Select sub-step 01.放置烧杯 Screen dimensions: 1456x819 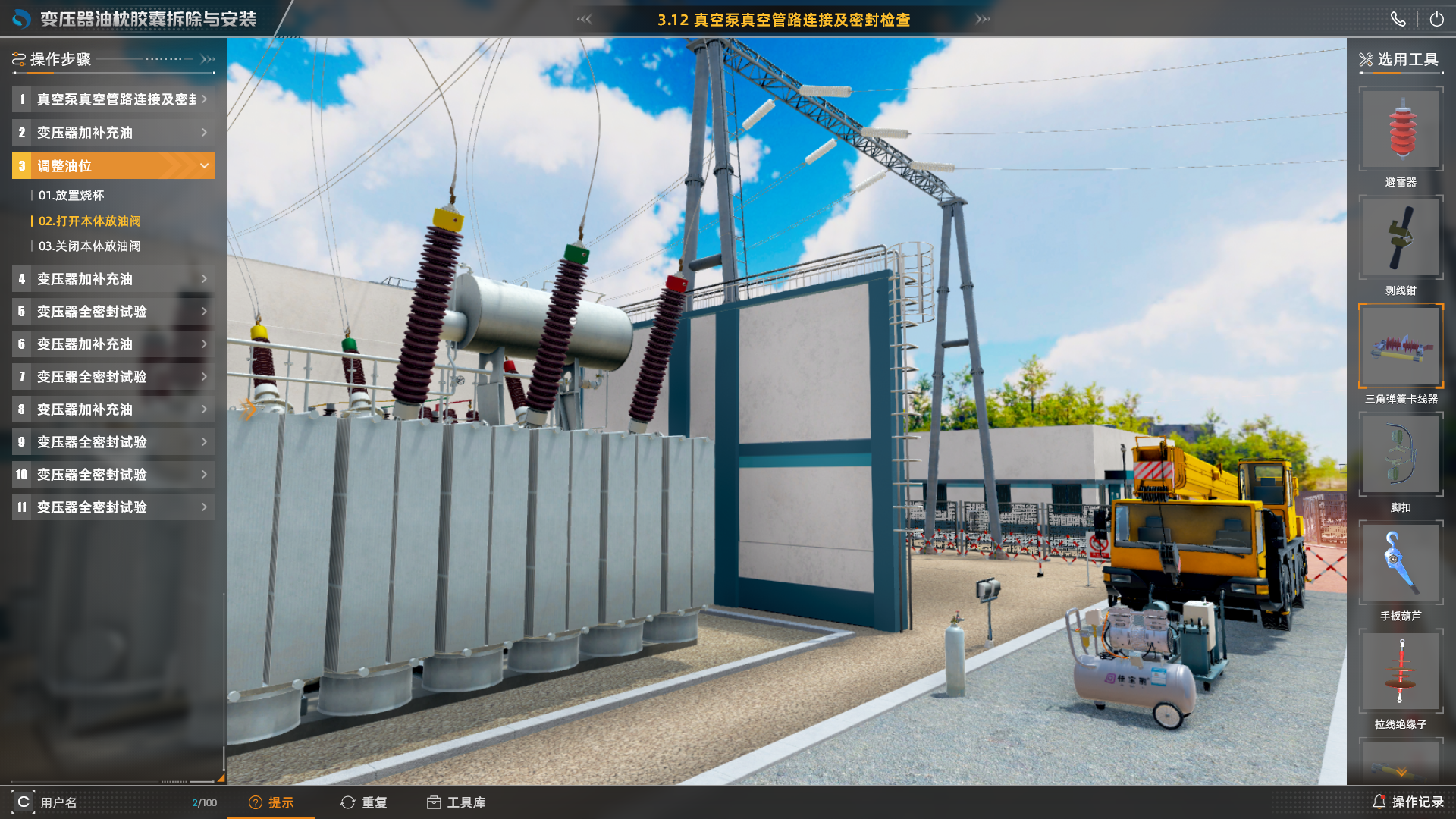tap(71, 196)
